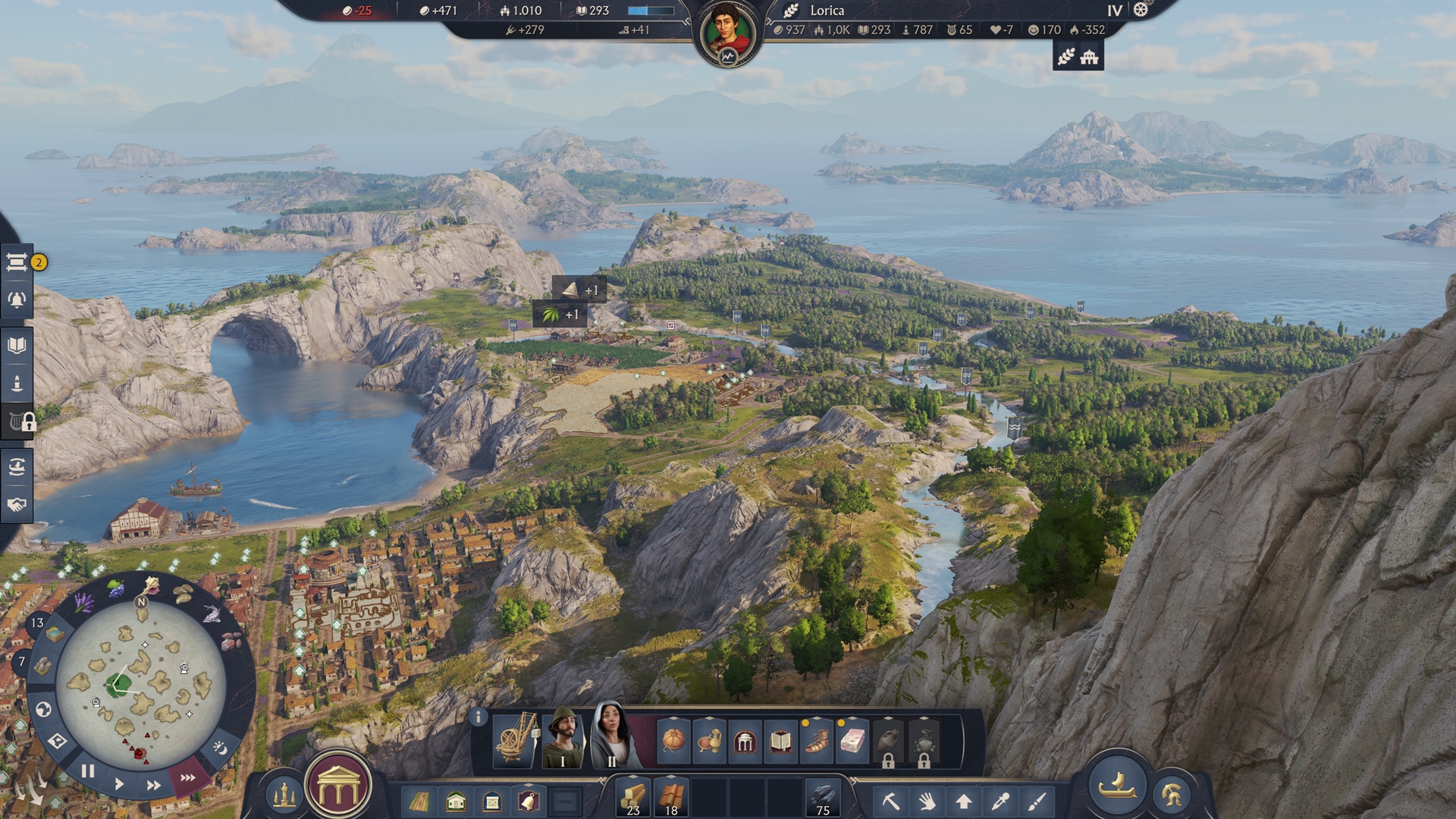
Task: Activate the eyedropper copy tool
Action: click(1000, 801)
